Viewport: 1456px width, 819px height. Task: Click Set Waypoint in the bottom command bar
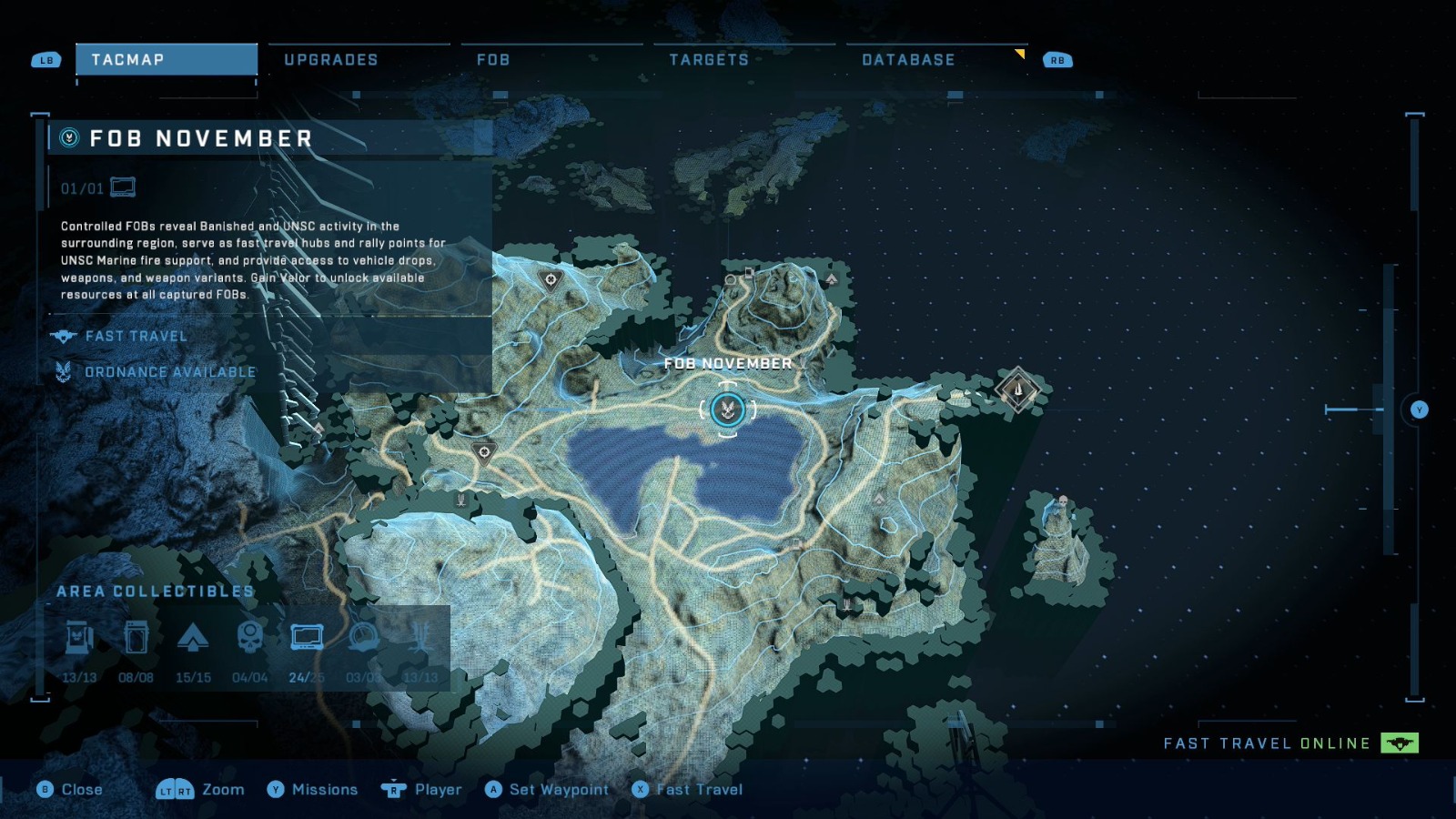pyautogui.click(x=549, y=789)
